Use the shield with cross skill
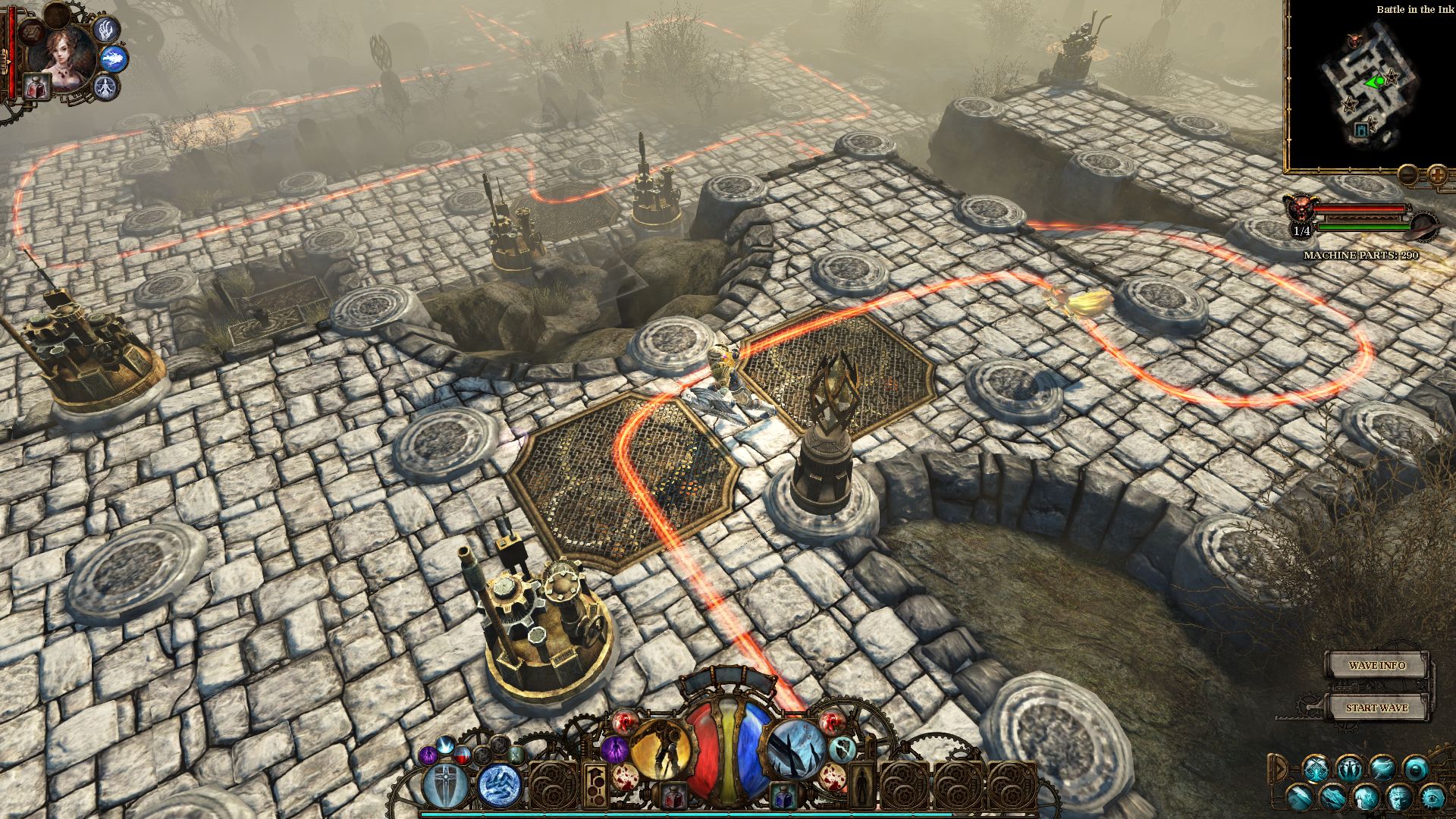The image size is (1456, 819). pyautogui.click(x=444, y=784)
